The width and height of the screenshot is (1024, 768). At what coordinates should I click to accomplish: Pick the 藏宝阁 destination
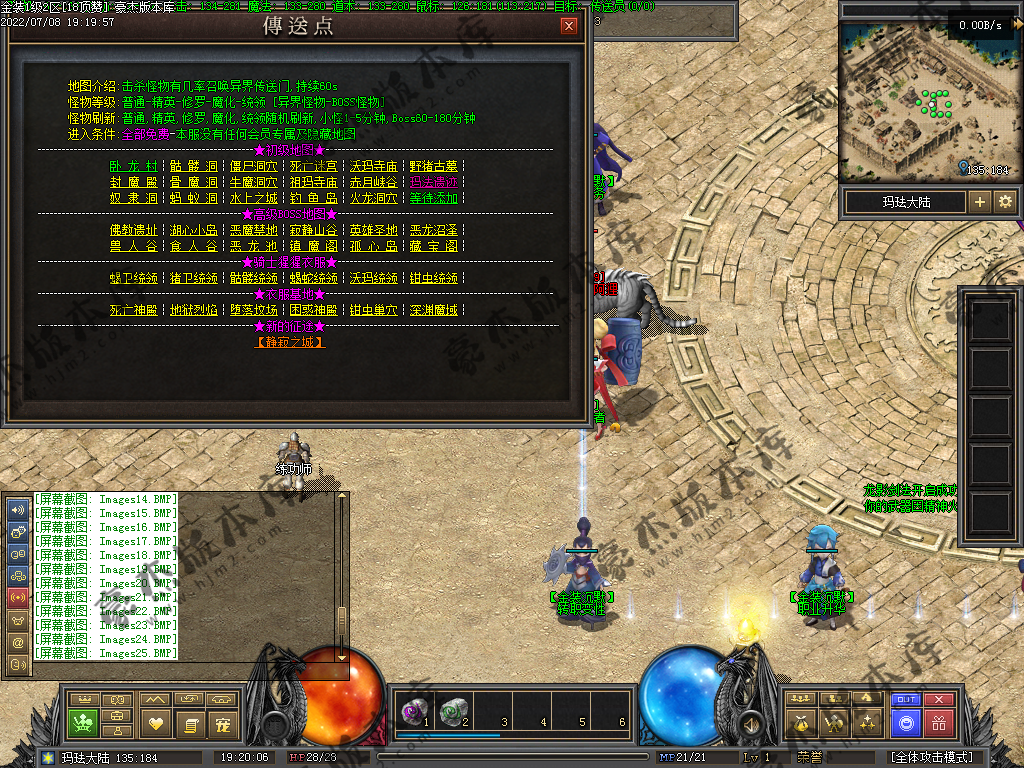433,245
